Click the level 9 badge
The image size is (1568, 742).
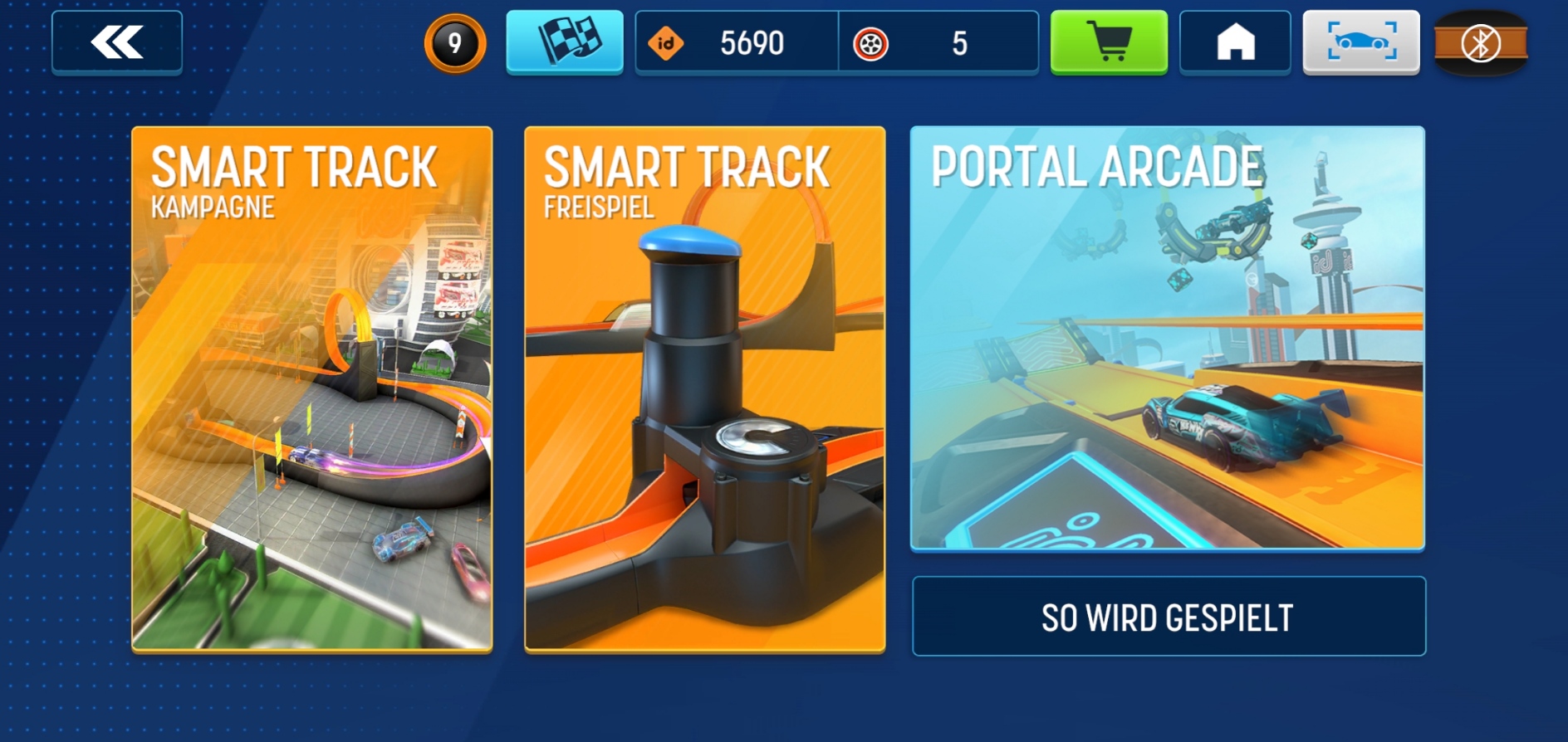454,43
